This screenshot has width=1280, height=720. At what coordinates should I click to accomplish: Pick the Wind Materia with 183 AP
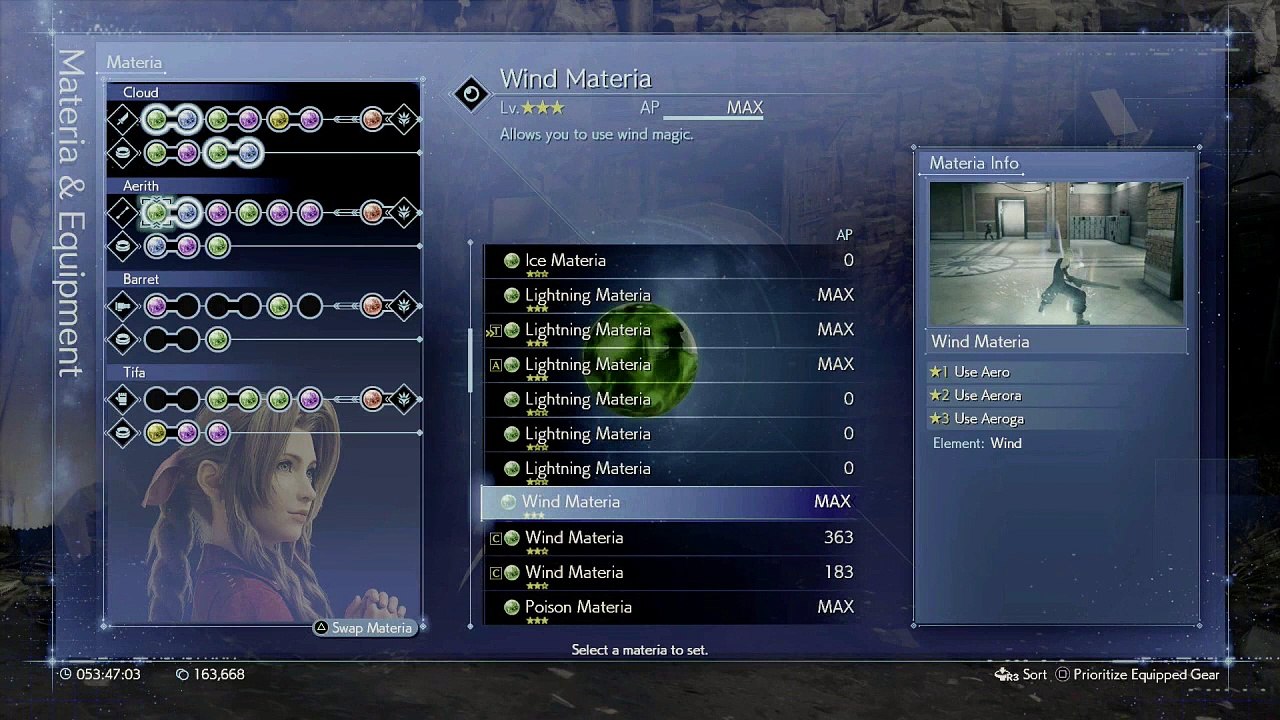click(668, 573)
